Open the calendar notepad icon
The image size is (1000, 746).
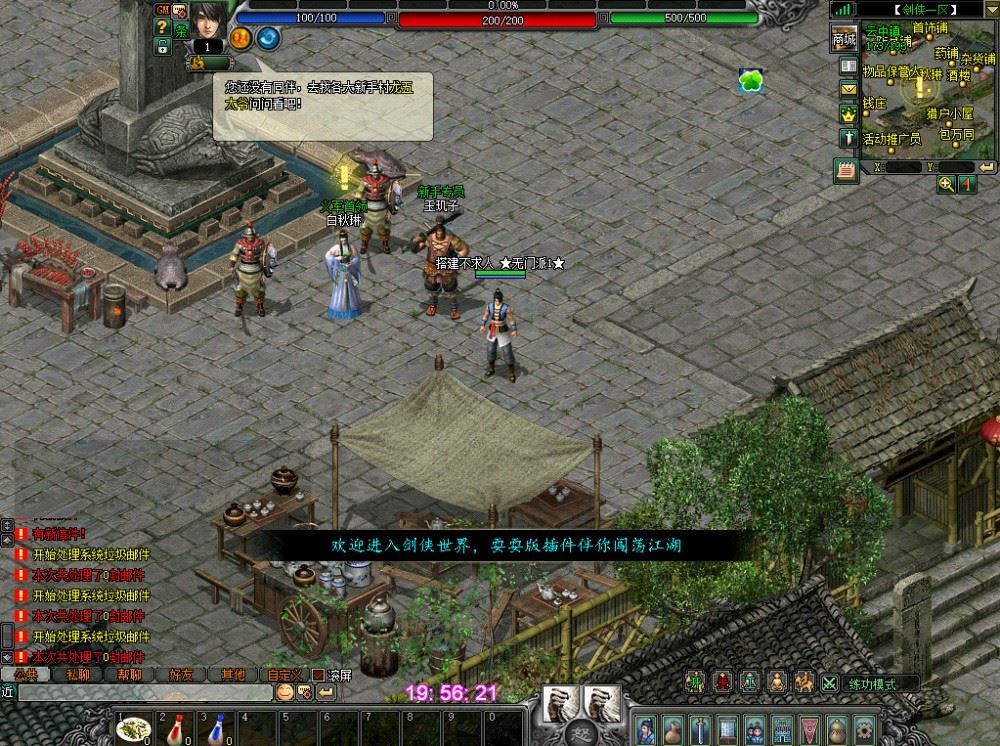tap(846, 170)
